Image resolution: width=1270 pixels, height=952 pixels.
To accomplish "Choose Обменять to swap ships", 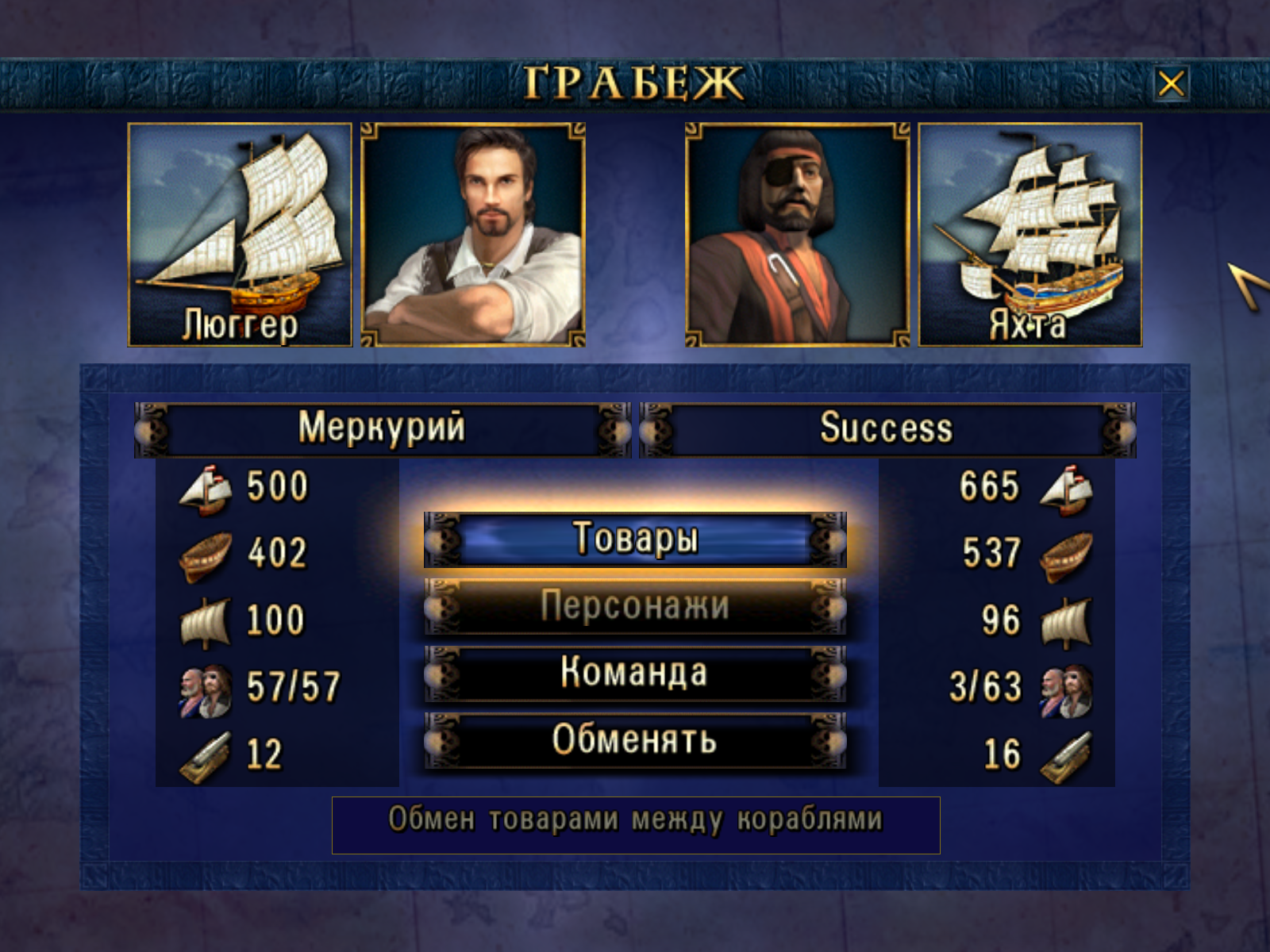I will coord(635,740).
